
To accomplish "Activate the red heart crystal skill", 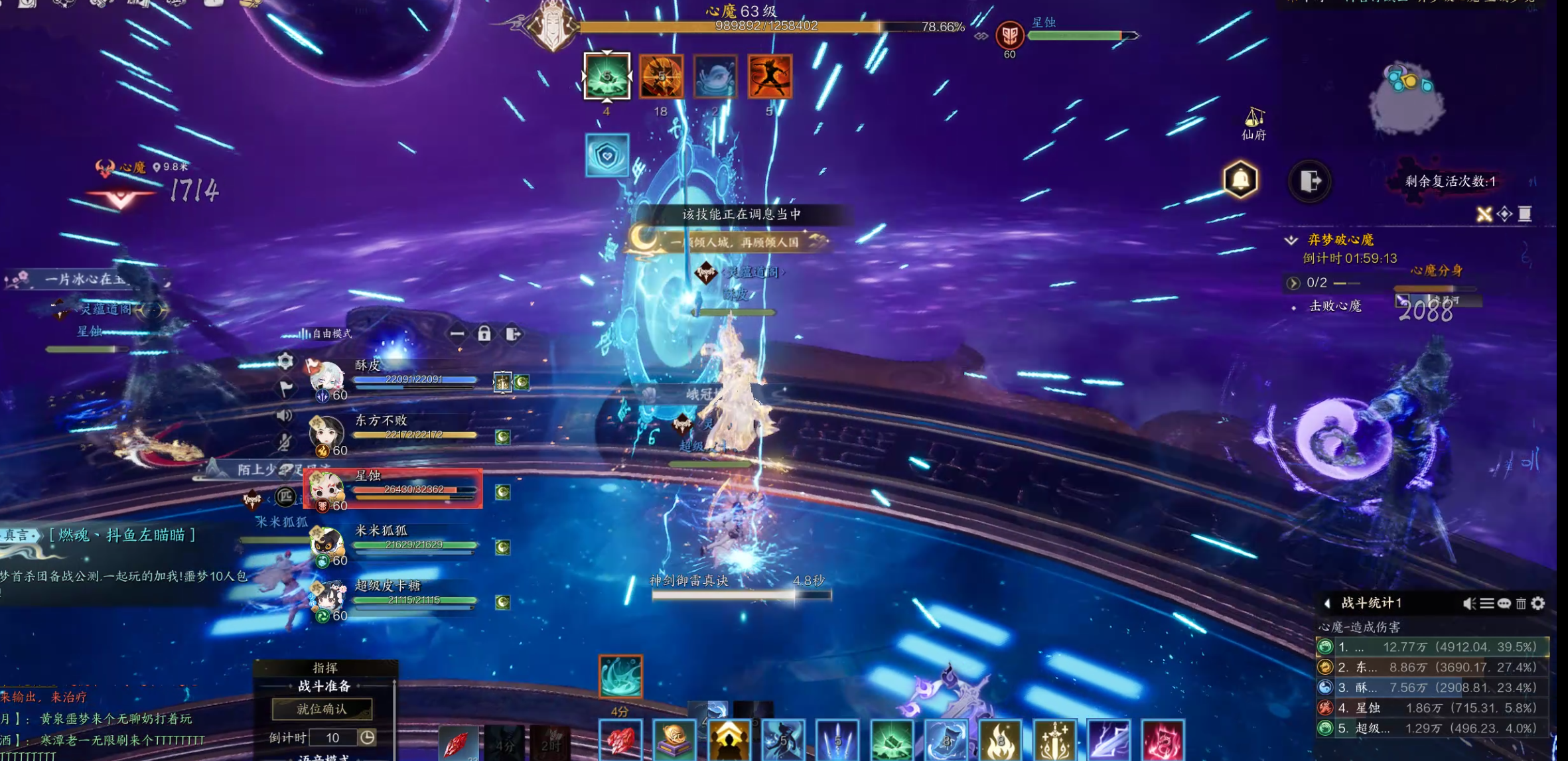I will (620, 740).
